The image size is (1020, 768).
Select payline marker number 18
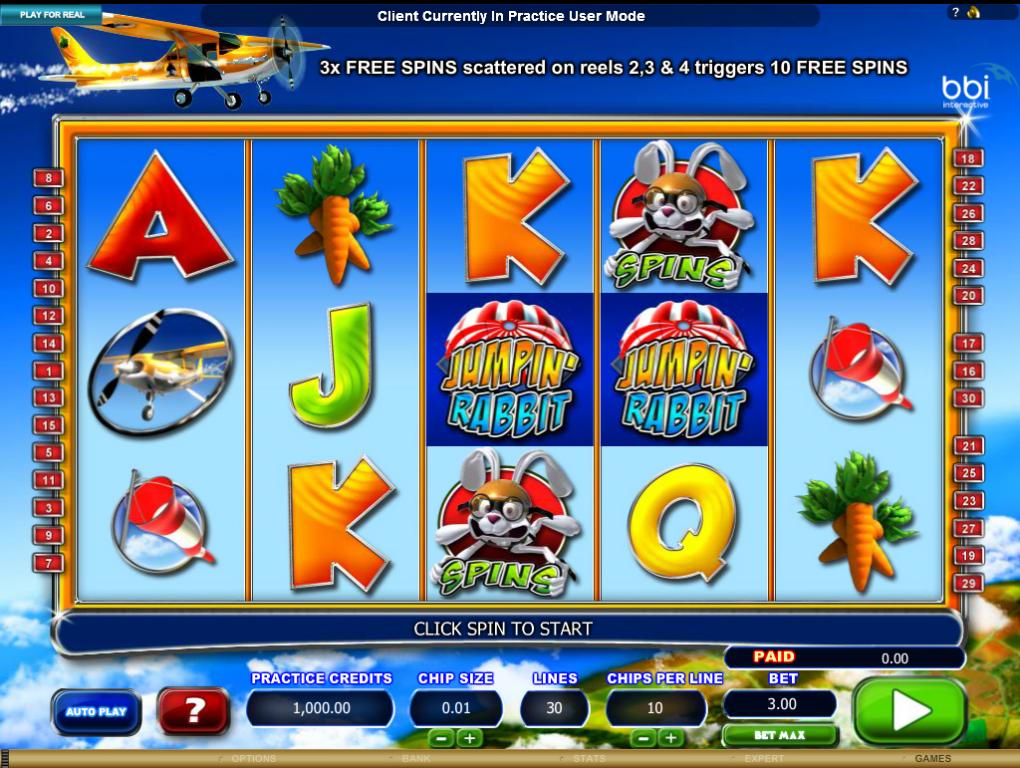click(968, 158)
